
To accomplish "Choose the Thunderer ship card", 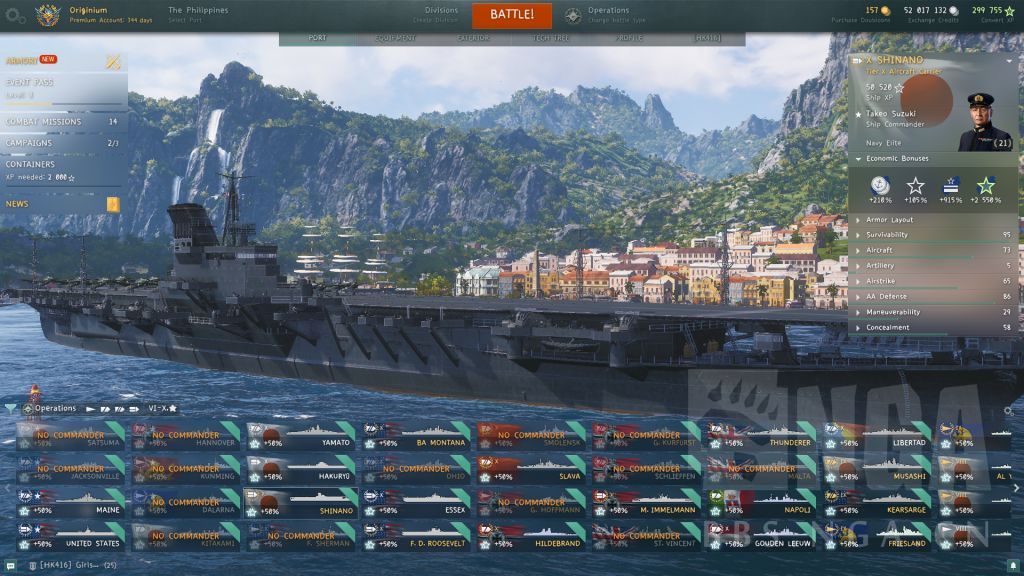I will tap(764, 438).
